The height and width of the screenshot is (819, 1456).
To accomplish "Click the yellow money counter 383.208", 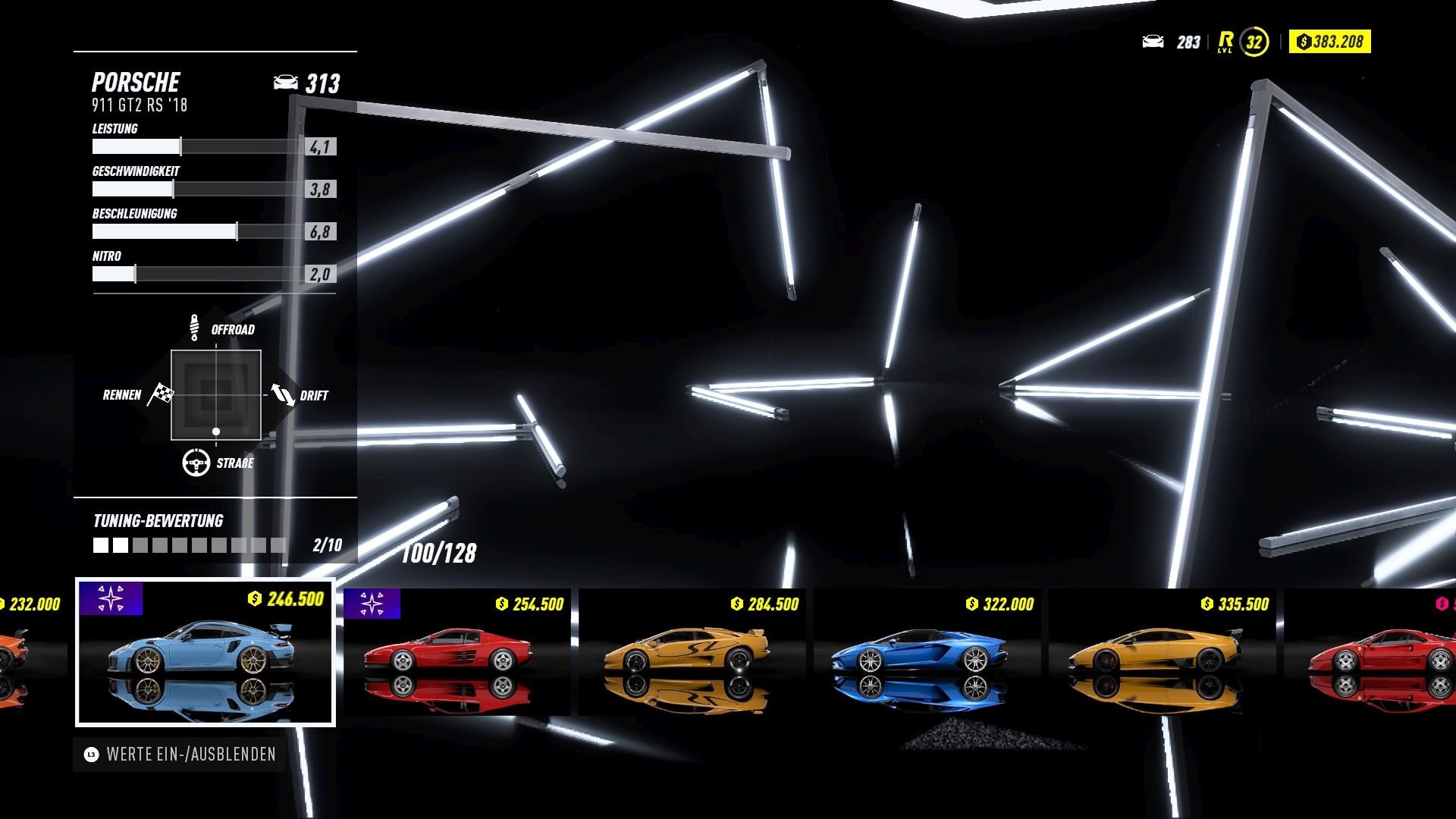I will pyautogui.click(x=1329, y=42).
